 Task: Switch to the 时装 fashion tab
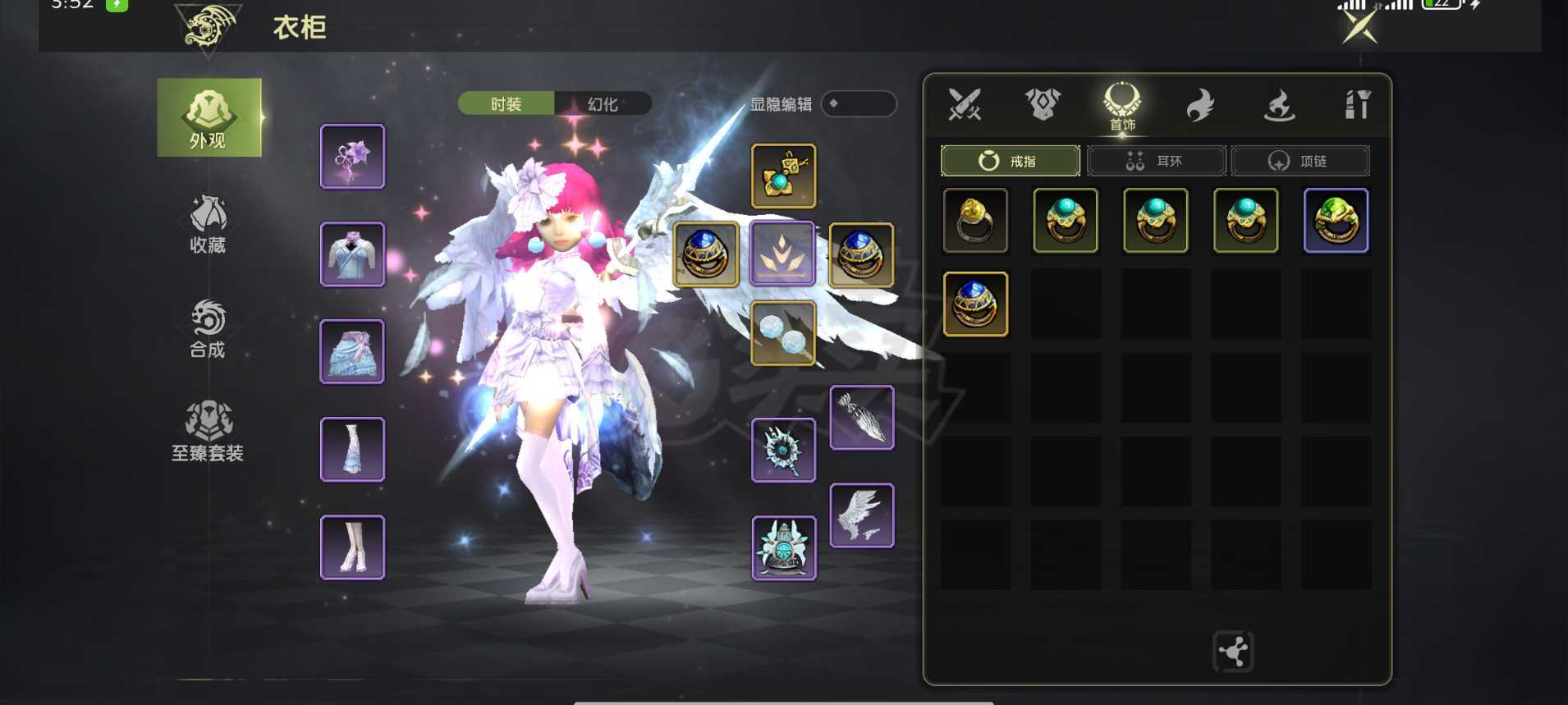point(506,104)
